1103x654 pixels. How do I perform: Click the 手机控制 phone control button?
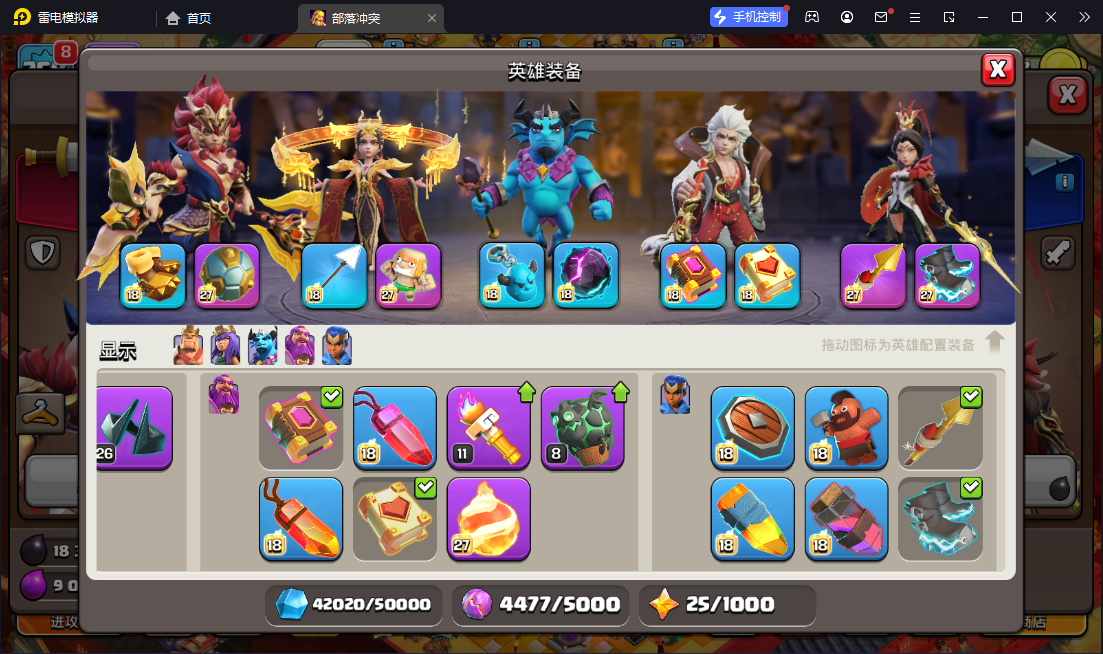[747, 17]
